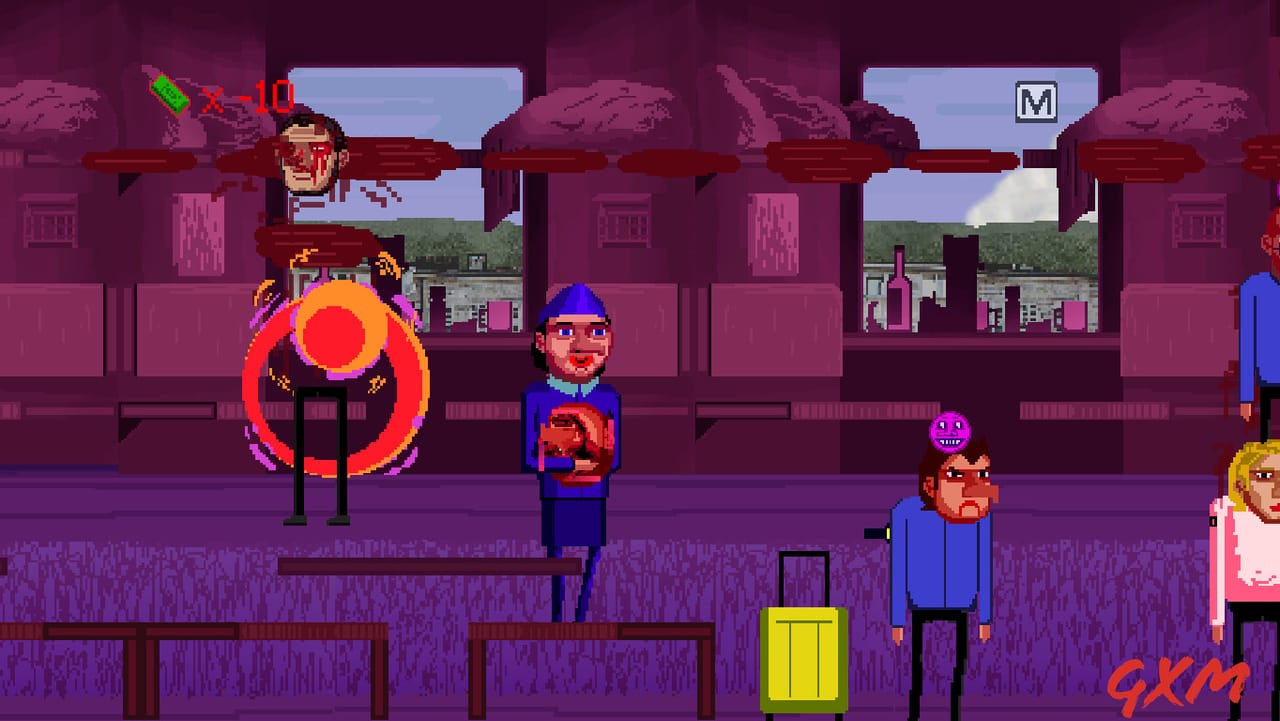The image size is (1280, 721).
Task: Click the severed floating head sprite
Action: click(x=310, y=160)
